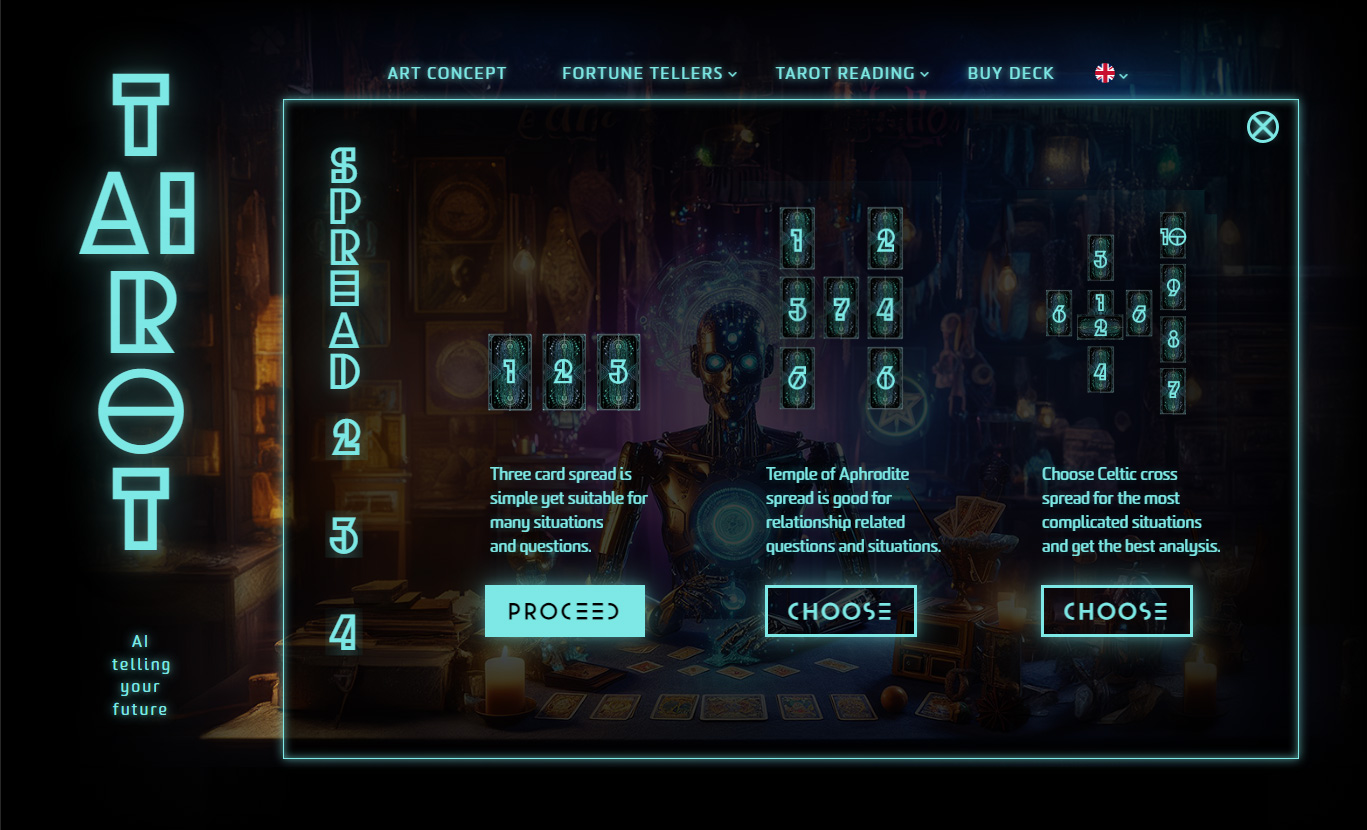Proceed with the three card spread
Viewport: 1367px width, 830px height.
pos(564,611)
